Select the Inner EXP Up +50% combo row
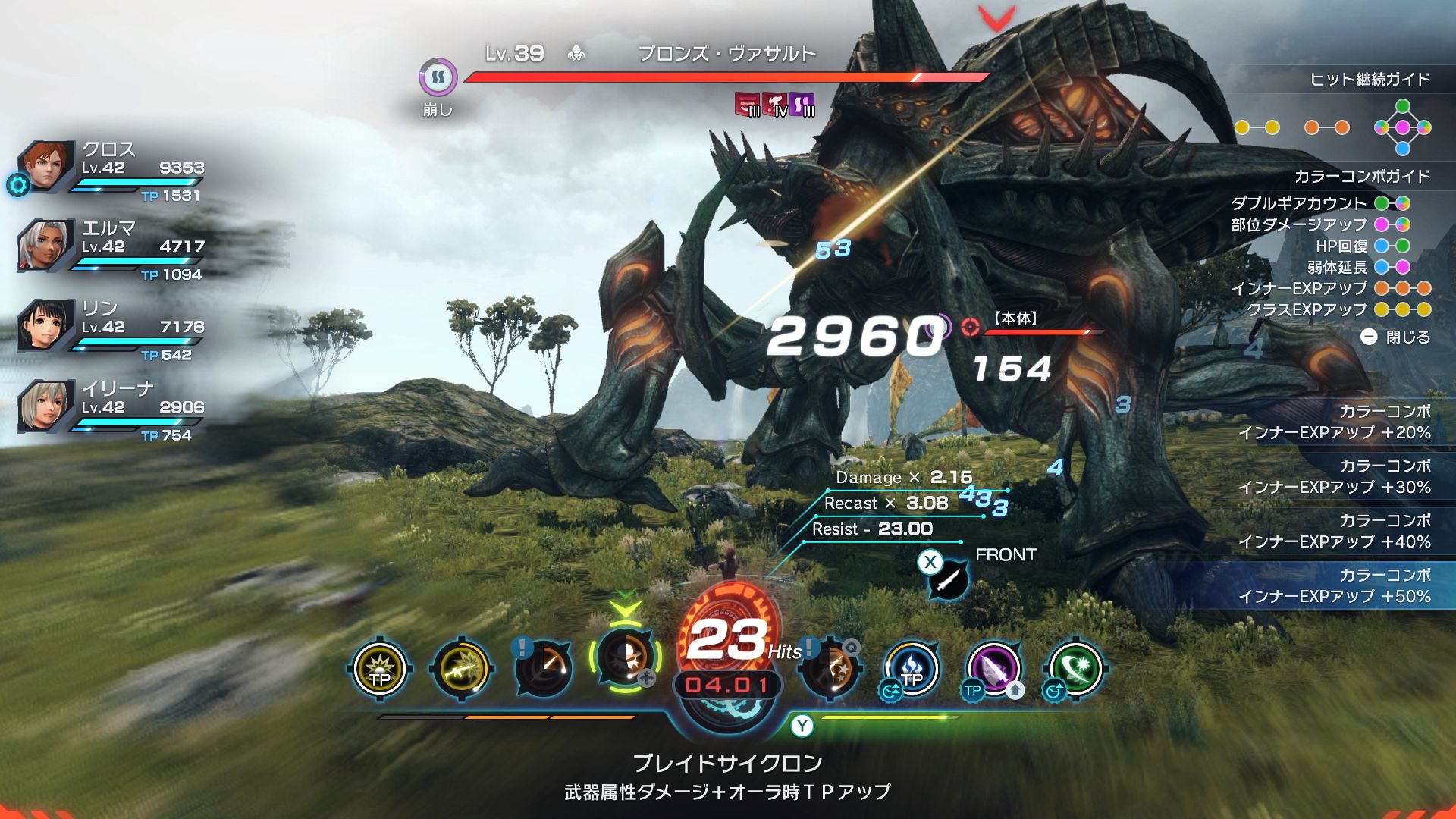The width and height of the screenshot is (1456, 819). point(1333,585)
